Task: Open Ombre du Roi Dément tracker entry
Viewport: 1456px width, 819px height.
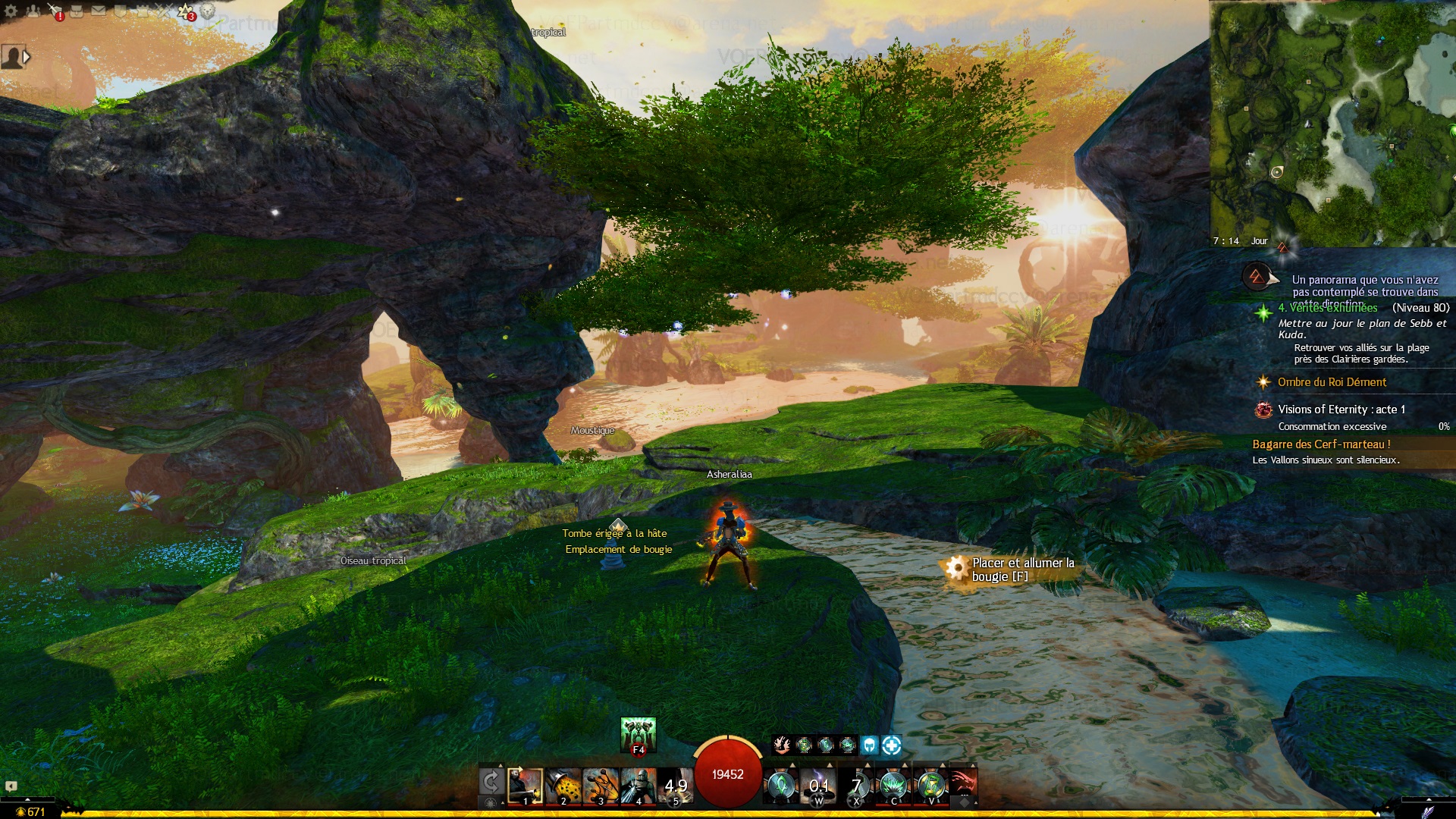Action: 1332,382
